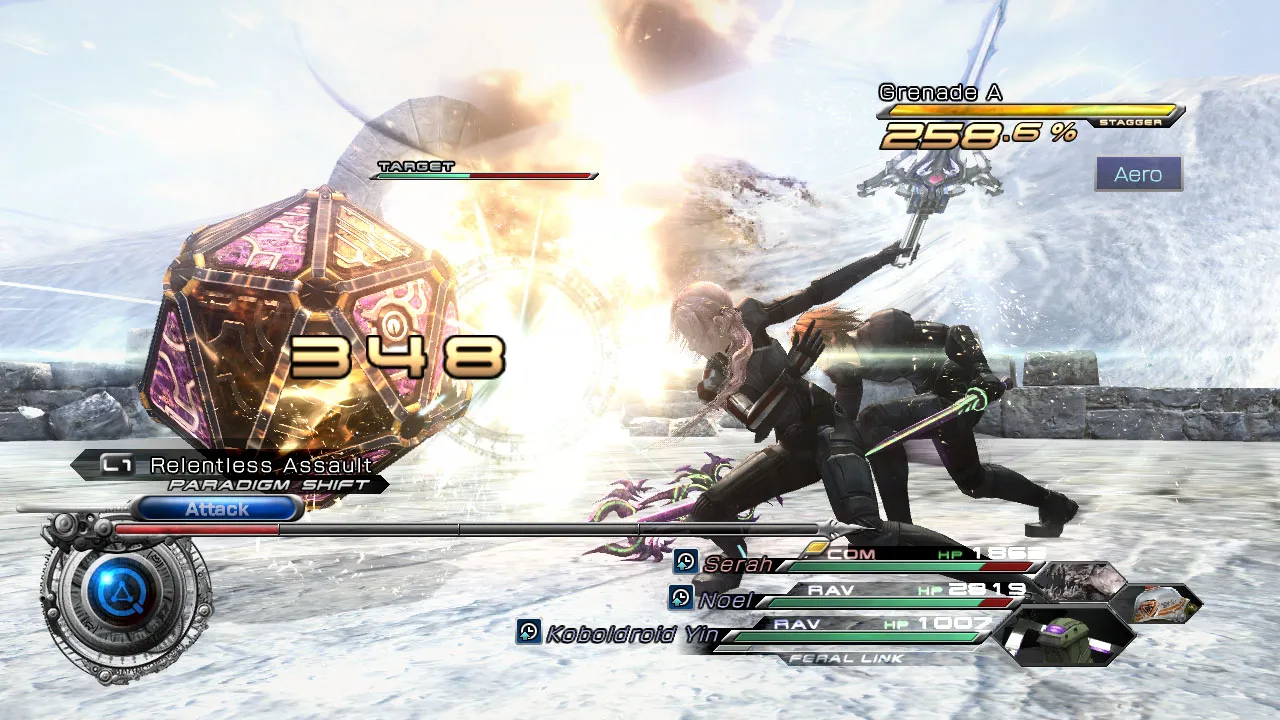The image size is (1280, 720).
Task: Target the Grenade A enemy nameplate
Action: point(940,93)
